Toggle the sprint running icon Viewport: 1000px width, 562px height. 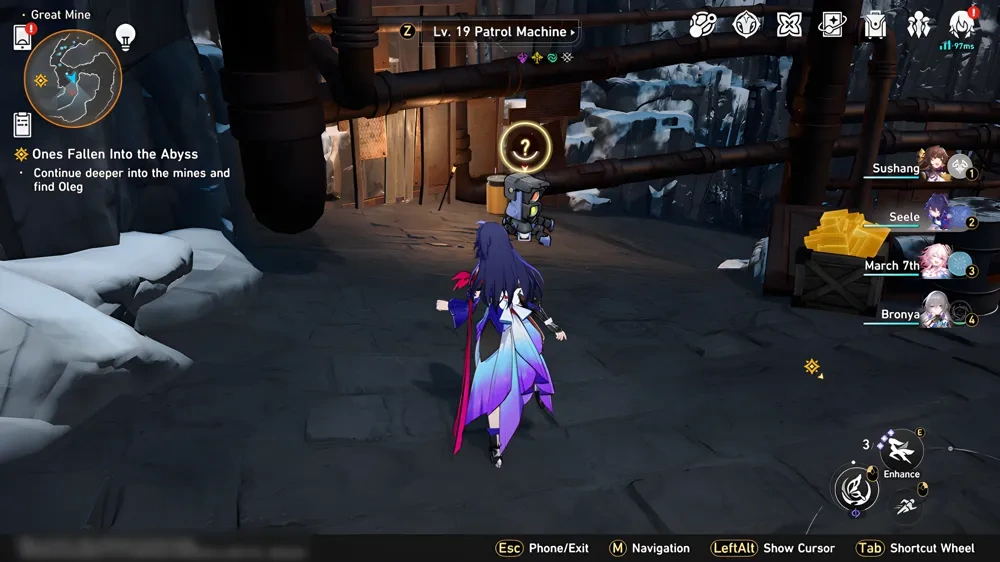pos(906,507)
